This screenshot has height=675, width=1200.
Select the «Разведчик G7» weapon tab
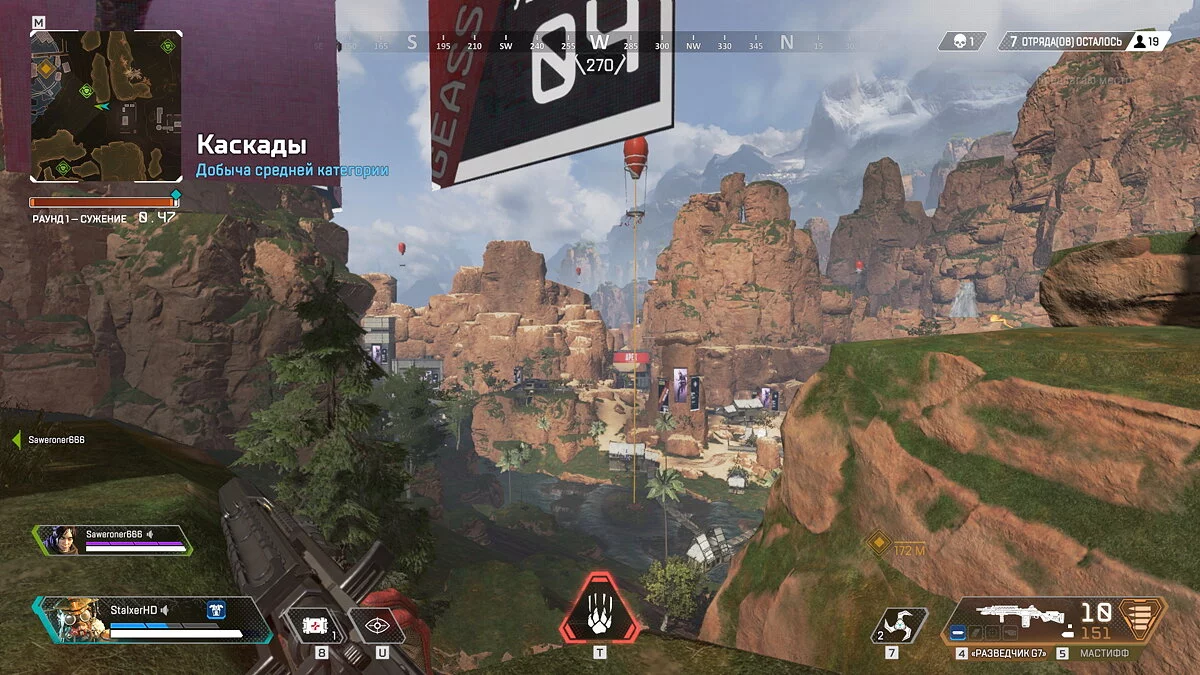tap(1005, 653)
